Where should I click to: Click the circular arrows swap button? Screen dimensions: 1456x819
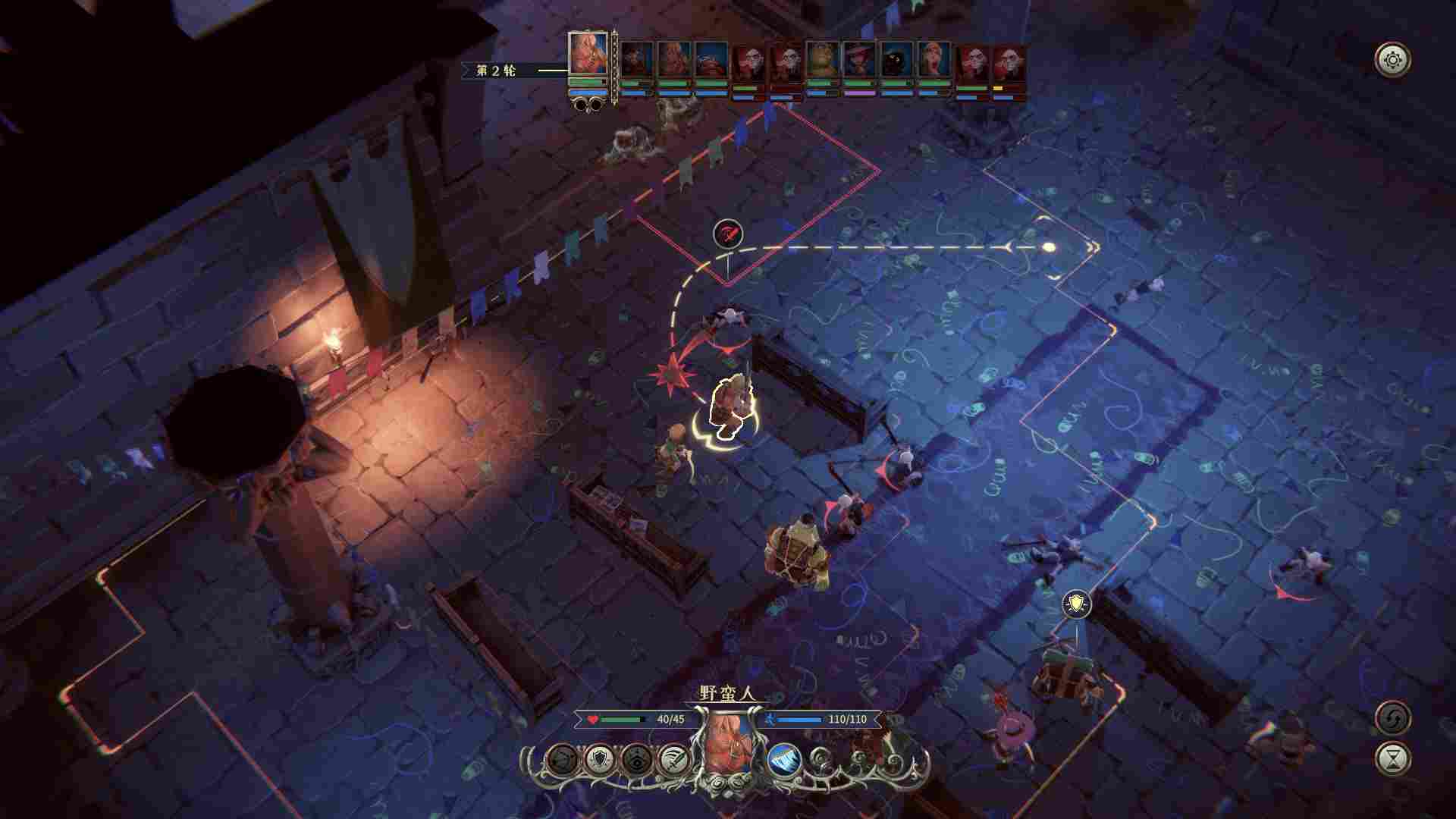click(1393, 717)
